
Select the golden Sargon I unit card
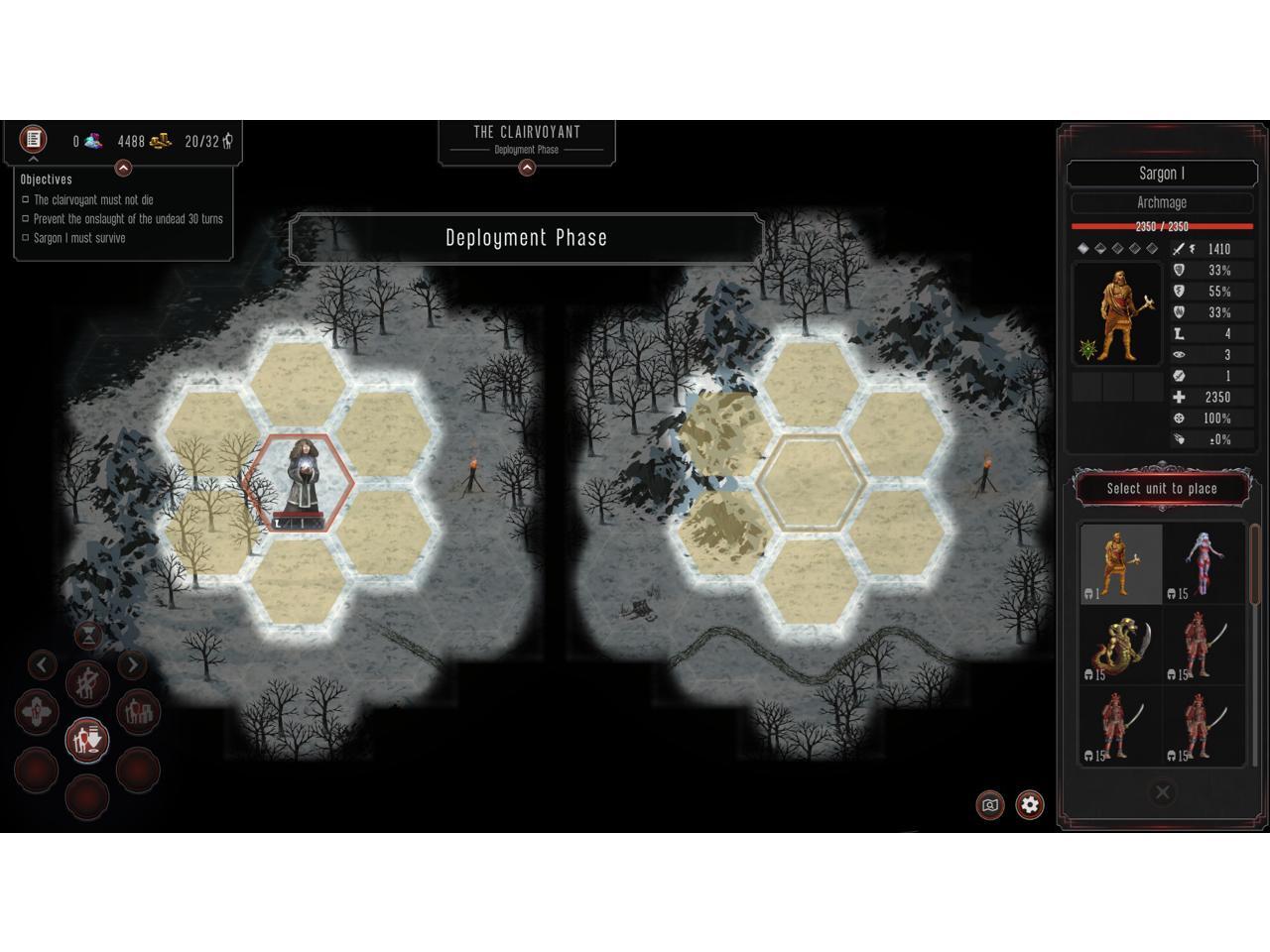pyautogui.click(x=1120, y=563)
